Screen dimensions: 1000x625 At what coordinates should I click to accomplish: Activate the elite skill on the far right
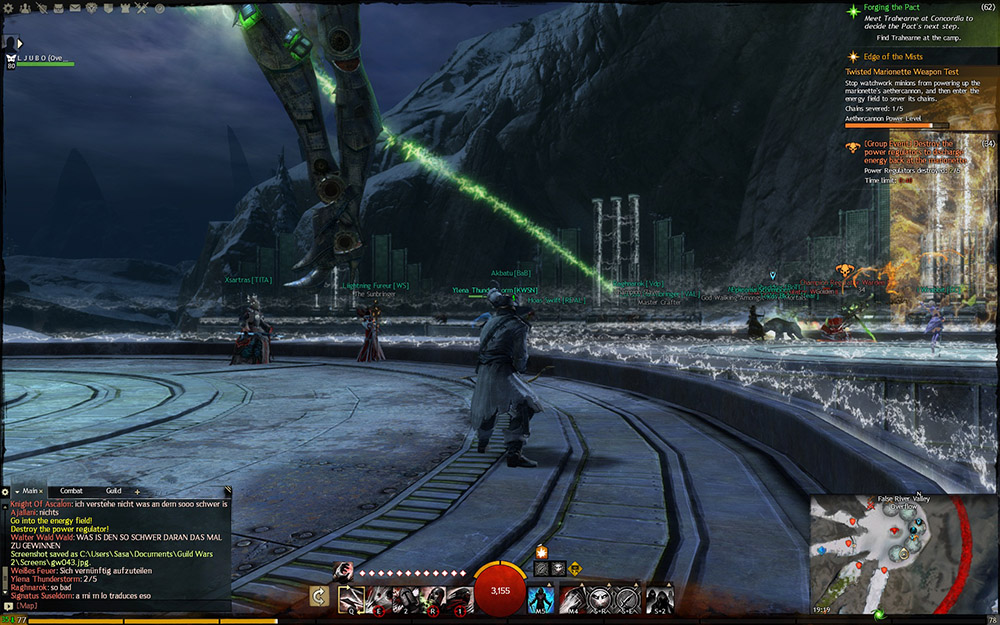tap(659, 598)
